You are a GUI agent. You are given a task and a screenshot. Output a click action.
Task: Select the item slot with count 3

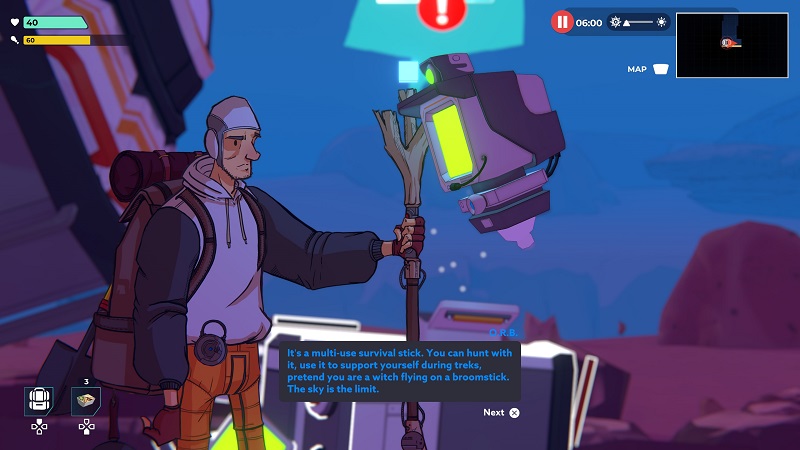pos(87,401)
